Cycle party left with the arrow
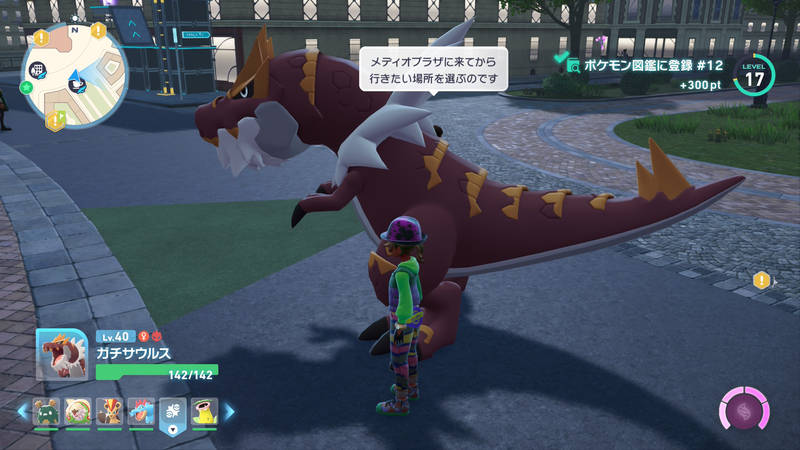Viewport: 800px width, 450px height. click(x=23, y=410)
